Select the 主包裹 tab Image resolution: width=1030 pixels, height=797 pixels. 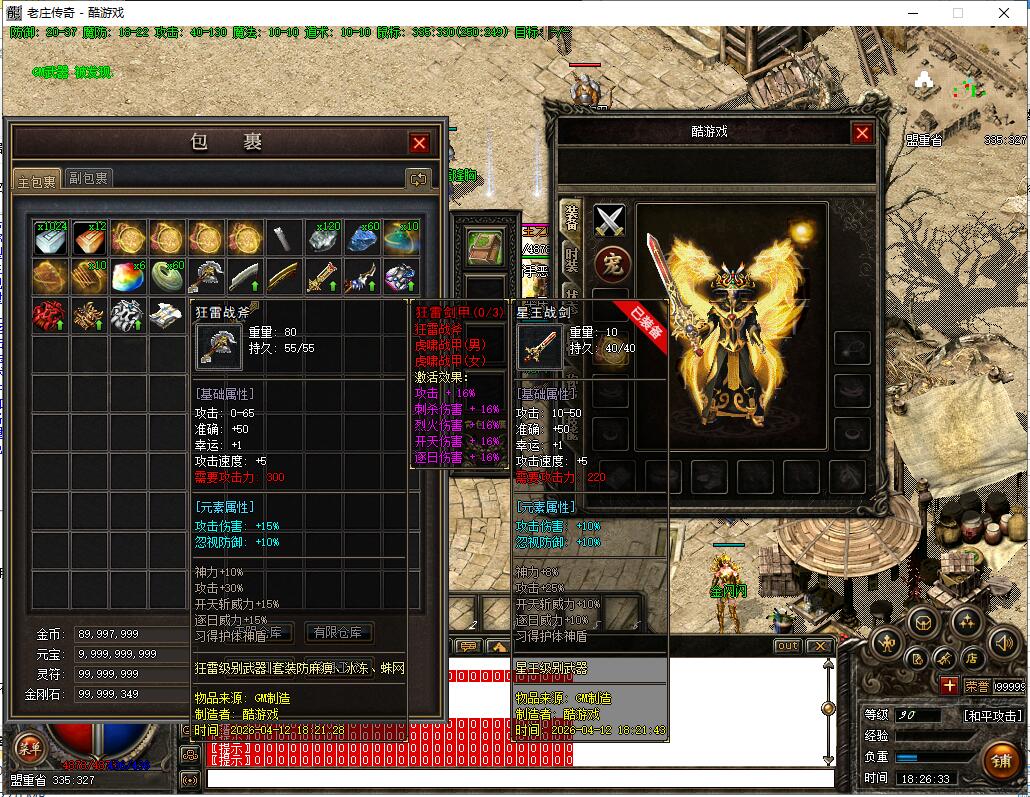point(37,181)
